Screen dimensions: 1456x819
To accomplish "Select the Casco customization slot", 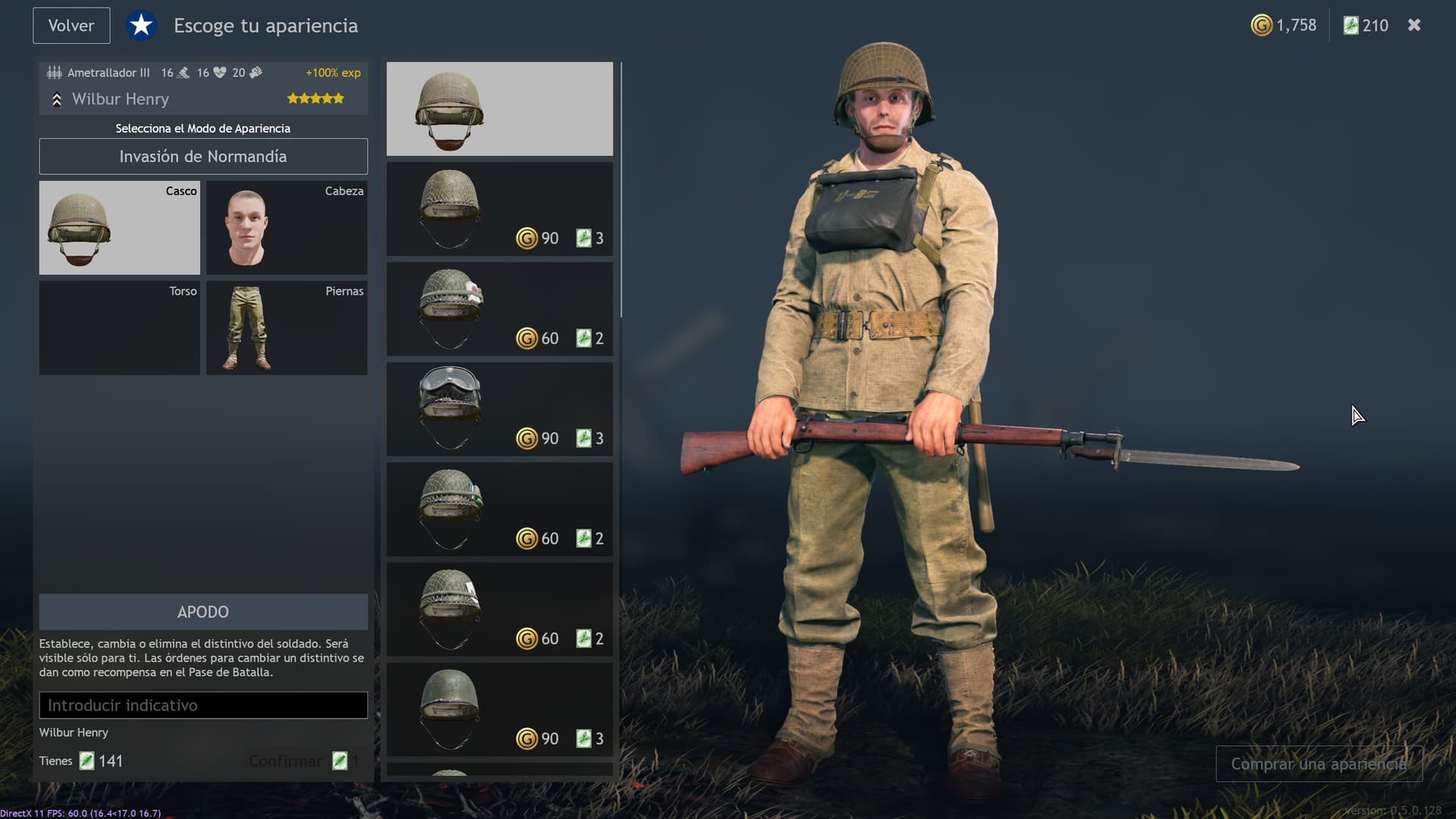I will click(x=119, y=227).
